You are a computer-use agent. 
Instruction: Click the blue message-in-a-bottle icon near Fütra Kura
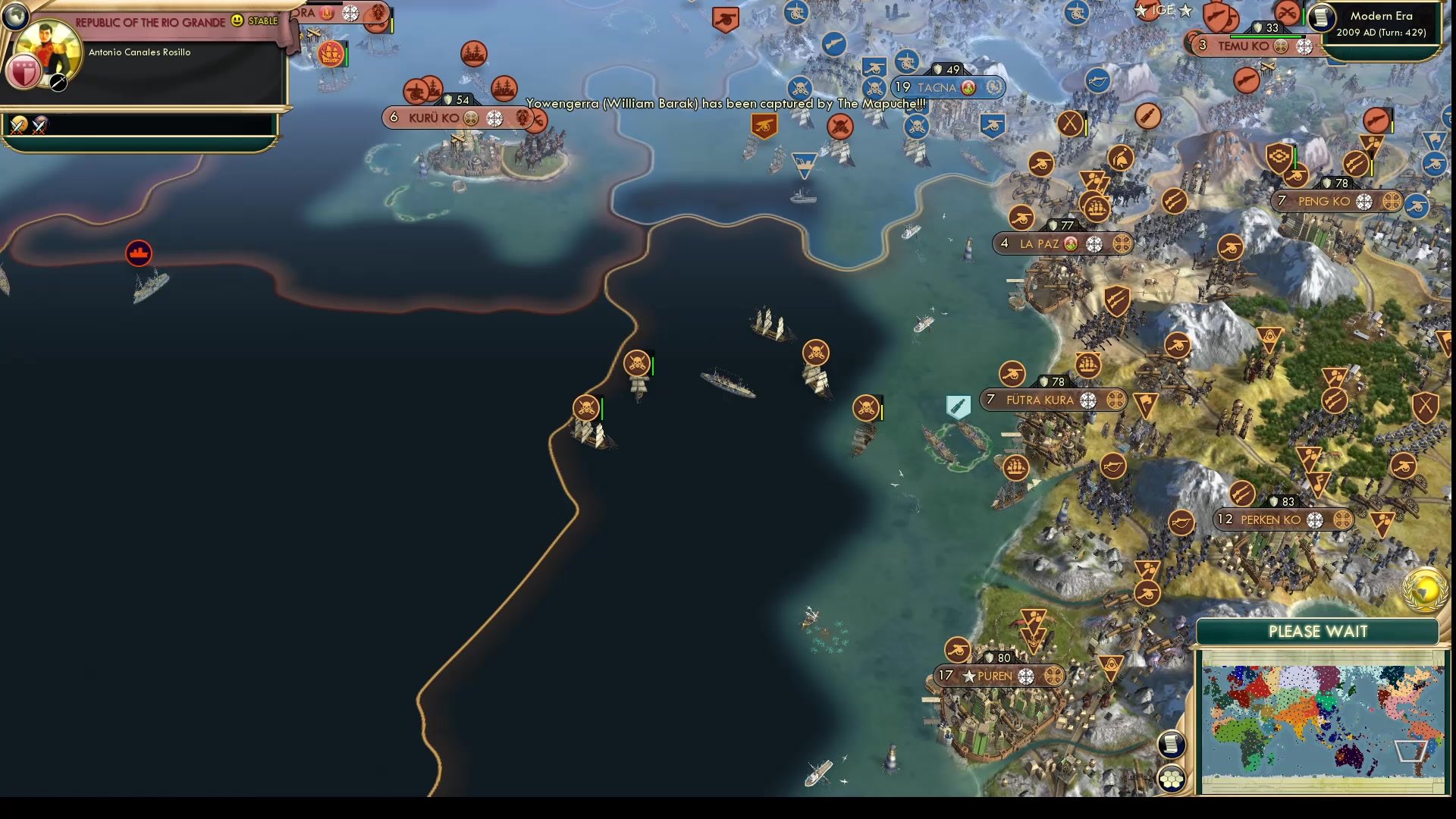pos(958,406)
